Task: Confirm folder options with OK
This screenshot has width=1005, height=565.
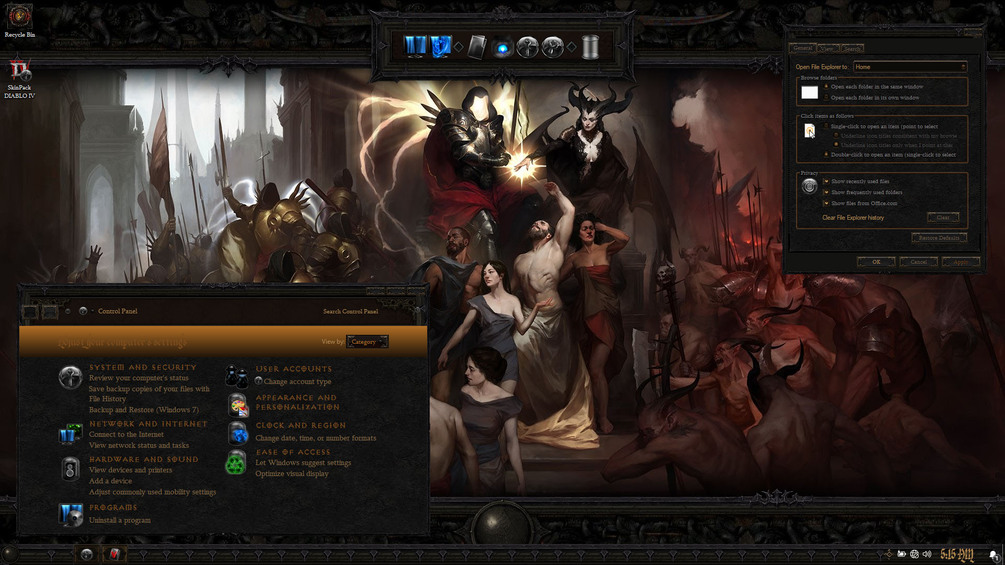Action: [x=876, y=262]
